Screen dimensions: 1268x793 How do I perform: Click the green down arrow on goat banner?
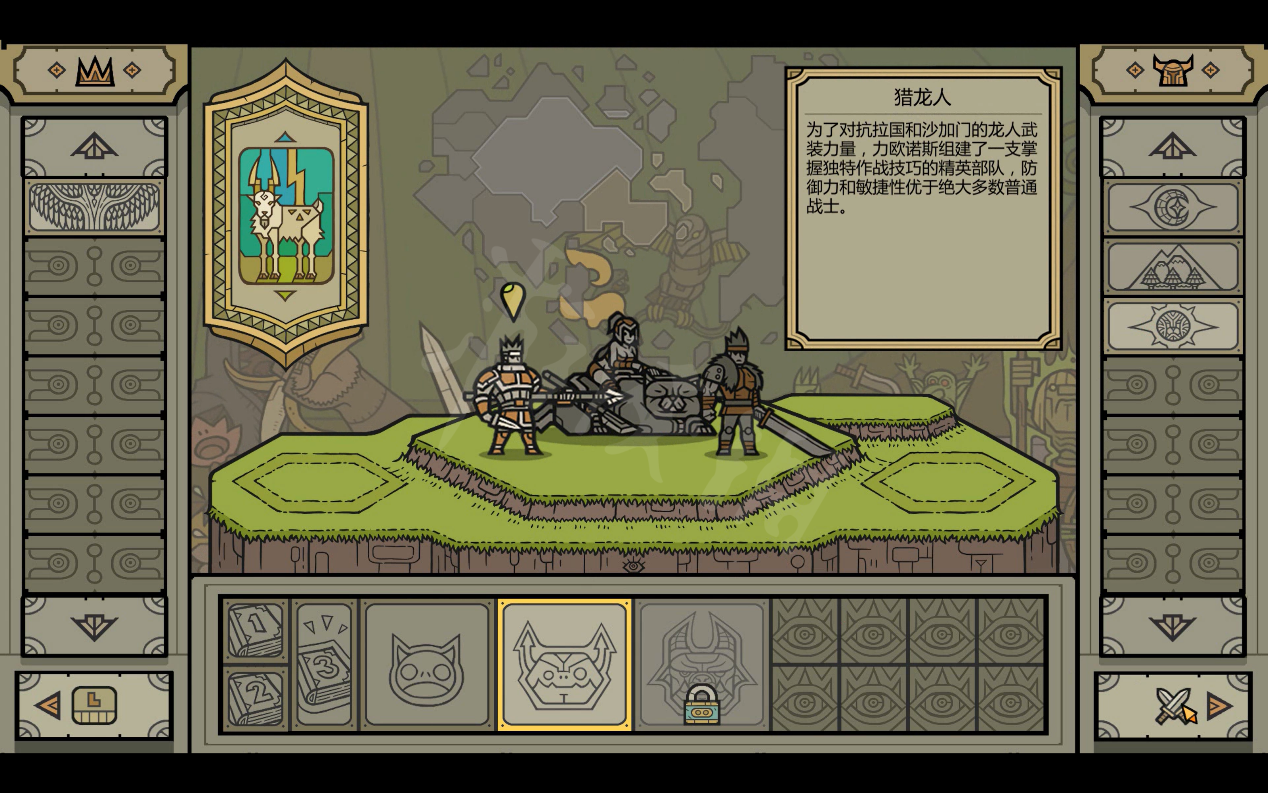[x=286, y=295]
